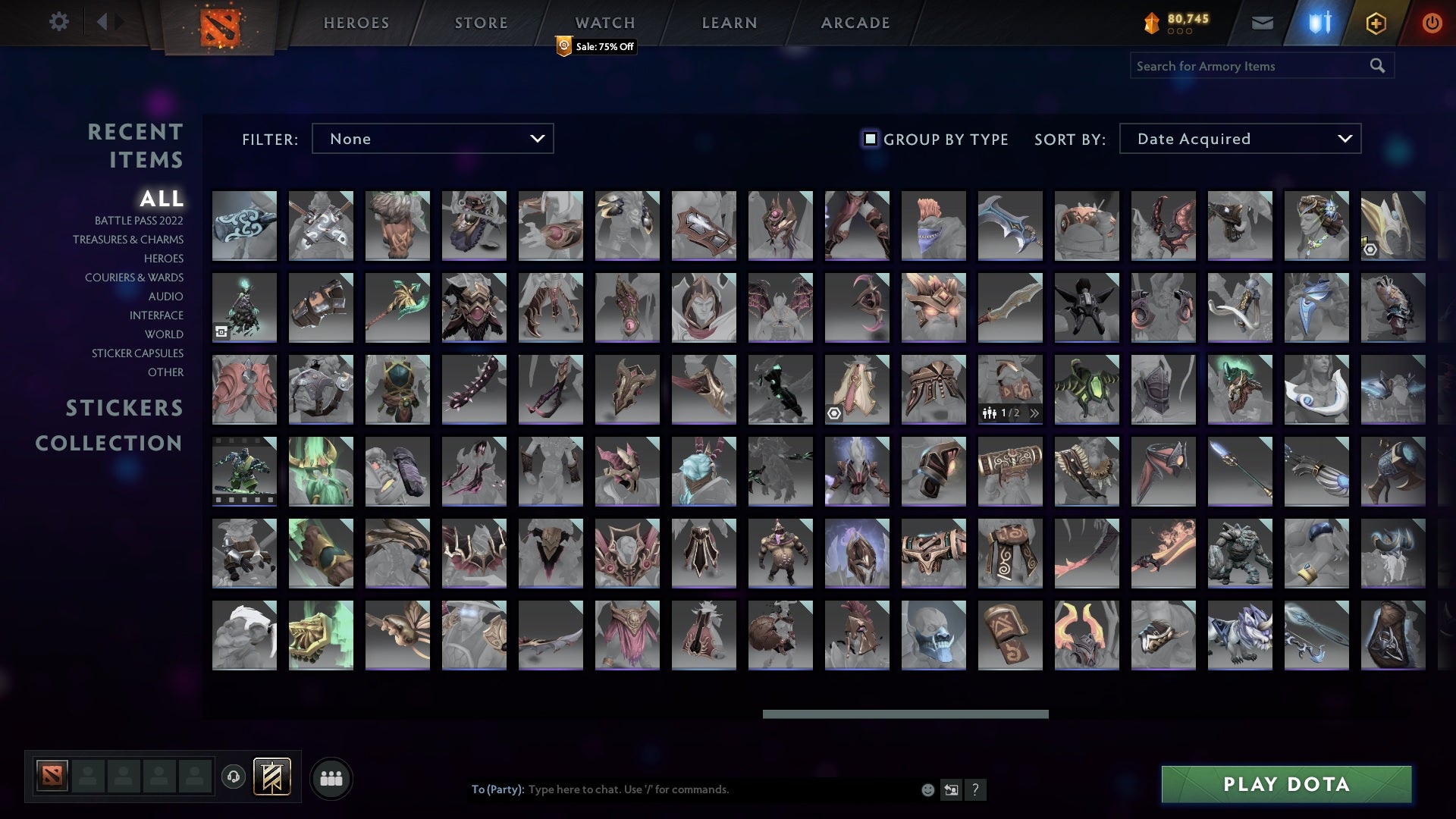The width and height of the screenshot is (1456, 819).
Task: Open the friends list icon near party slots
Action: (331, 777)
